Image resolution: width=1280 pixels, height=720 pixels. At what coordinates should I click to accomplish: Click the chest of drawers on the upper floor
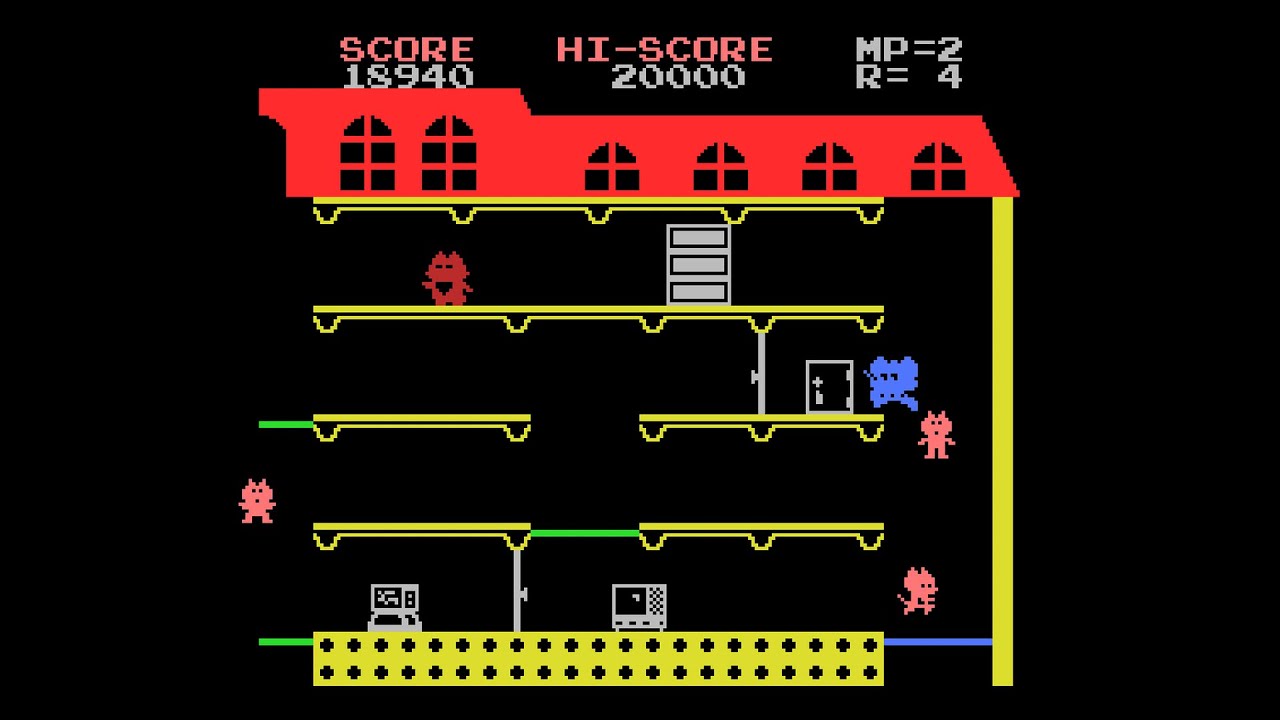(696, 263)
